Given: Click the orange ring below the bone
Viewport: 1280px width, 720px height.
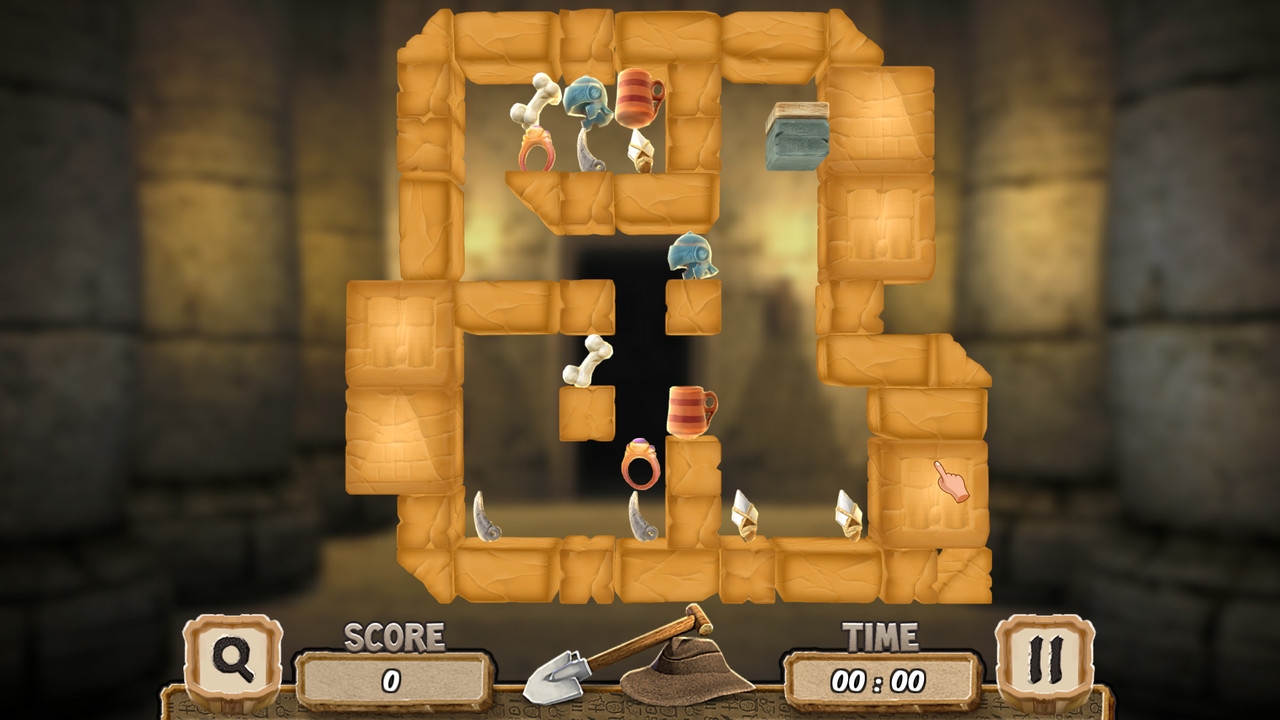Looking at the screenshot, I should pos(538,147).
